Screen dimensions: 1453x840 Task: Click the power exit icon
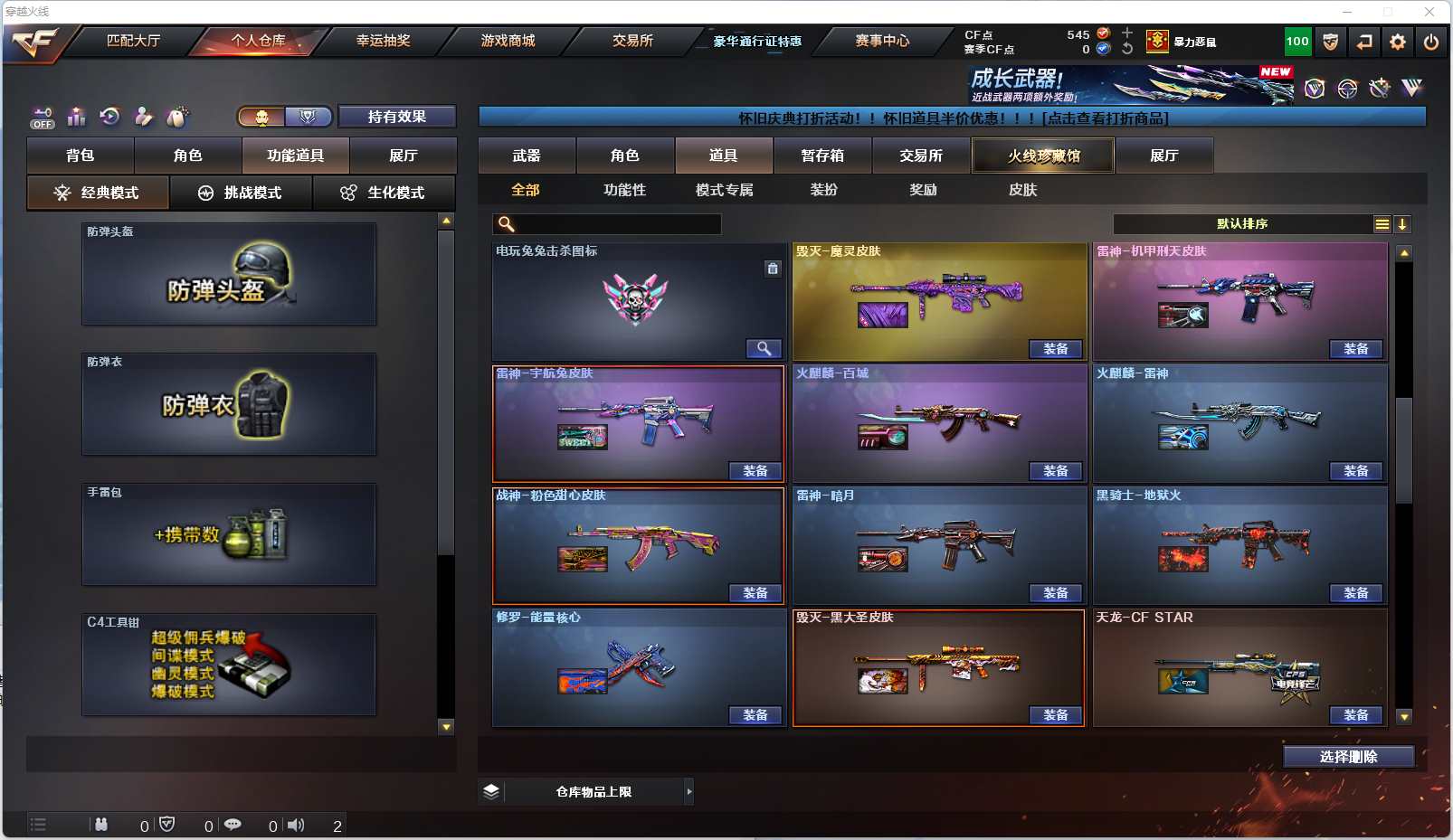[1430, 42]
